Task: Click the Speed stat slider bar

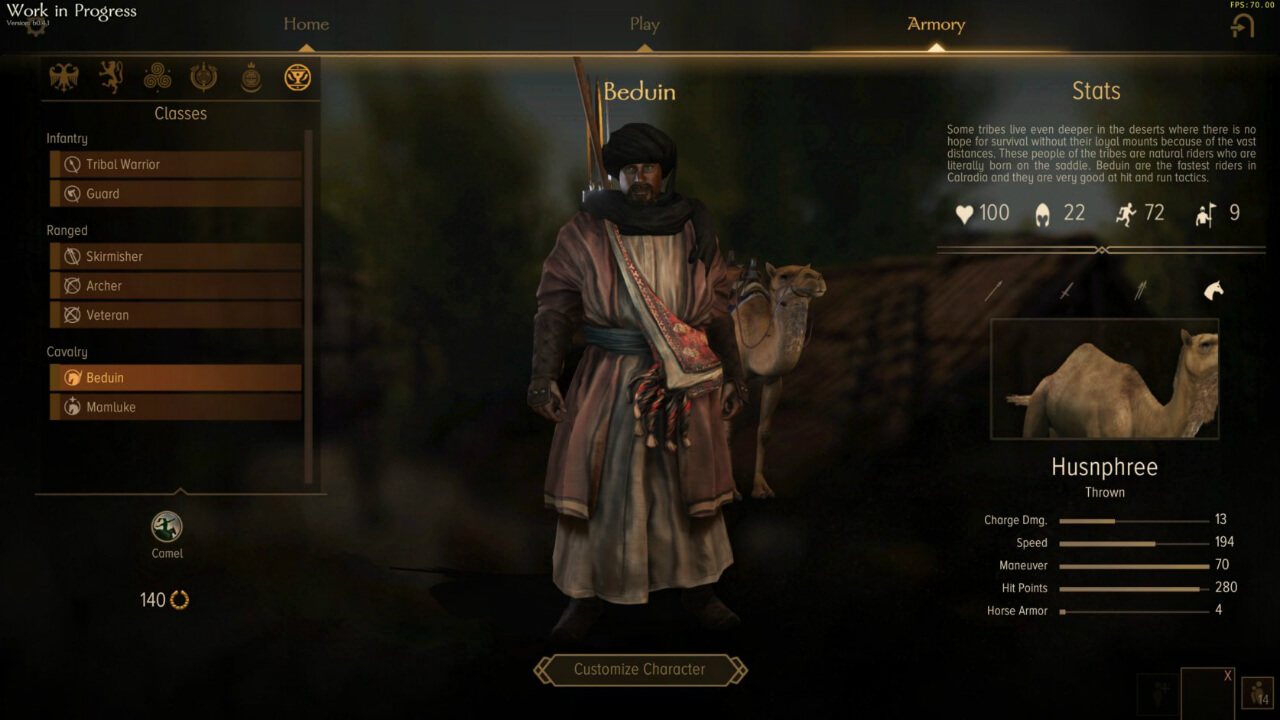Action: [x=1135, y=542]
